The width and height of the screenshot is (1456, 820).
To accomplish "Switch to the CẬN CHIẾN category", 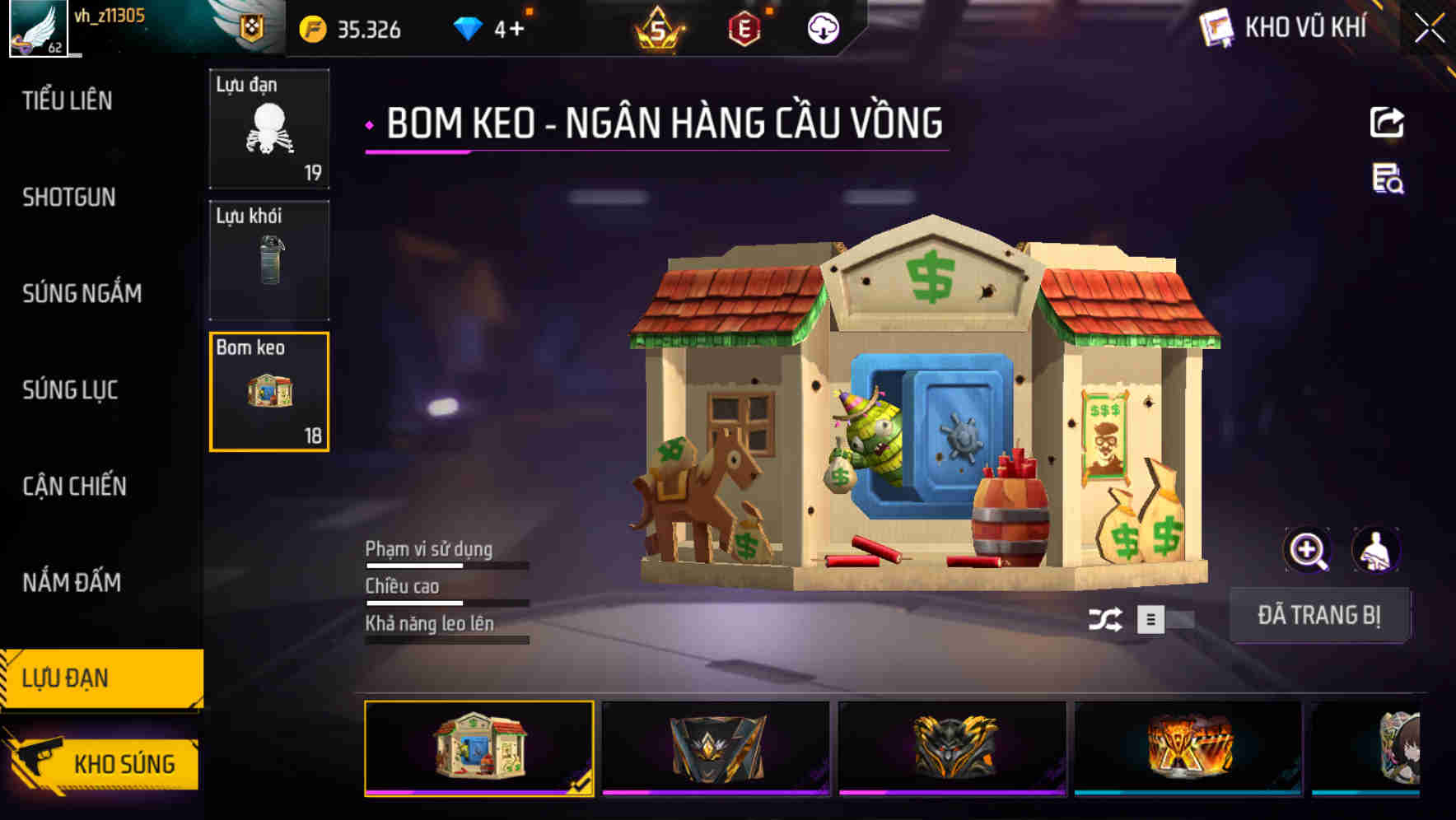I will [74, 487].
